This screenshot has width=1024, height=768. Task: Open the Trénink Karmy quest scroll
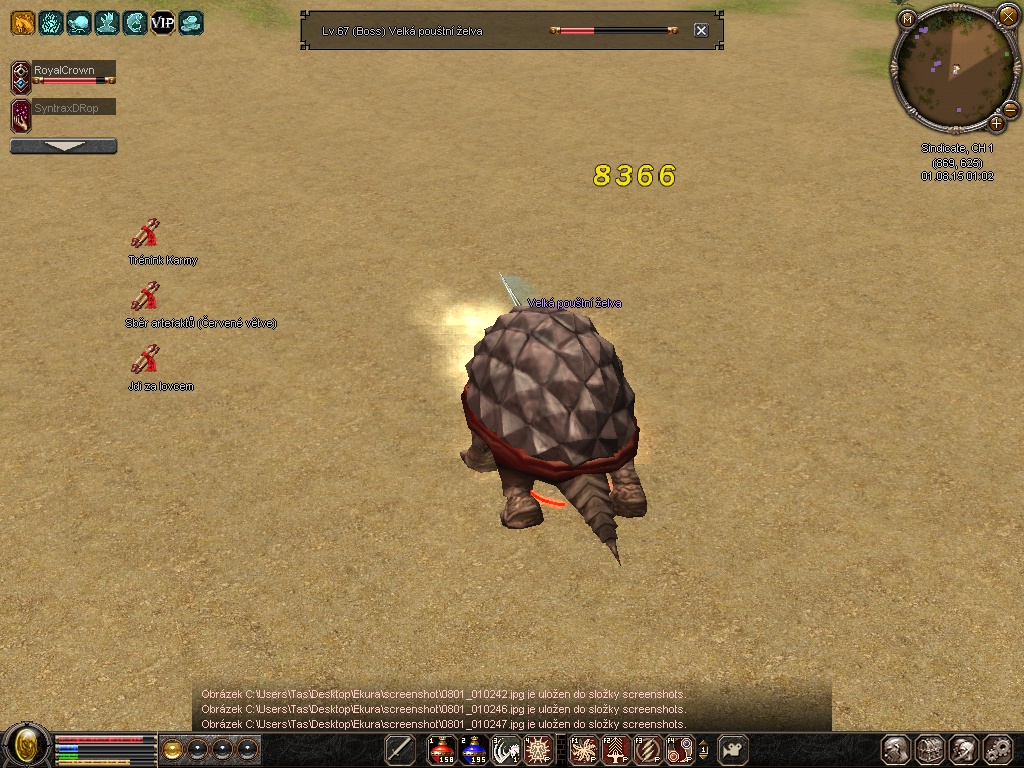[146, 234]
